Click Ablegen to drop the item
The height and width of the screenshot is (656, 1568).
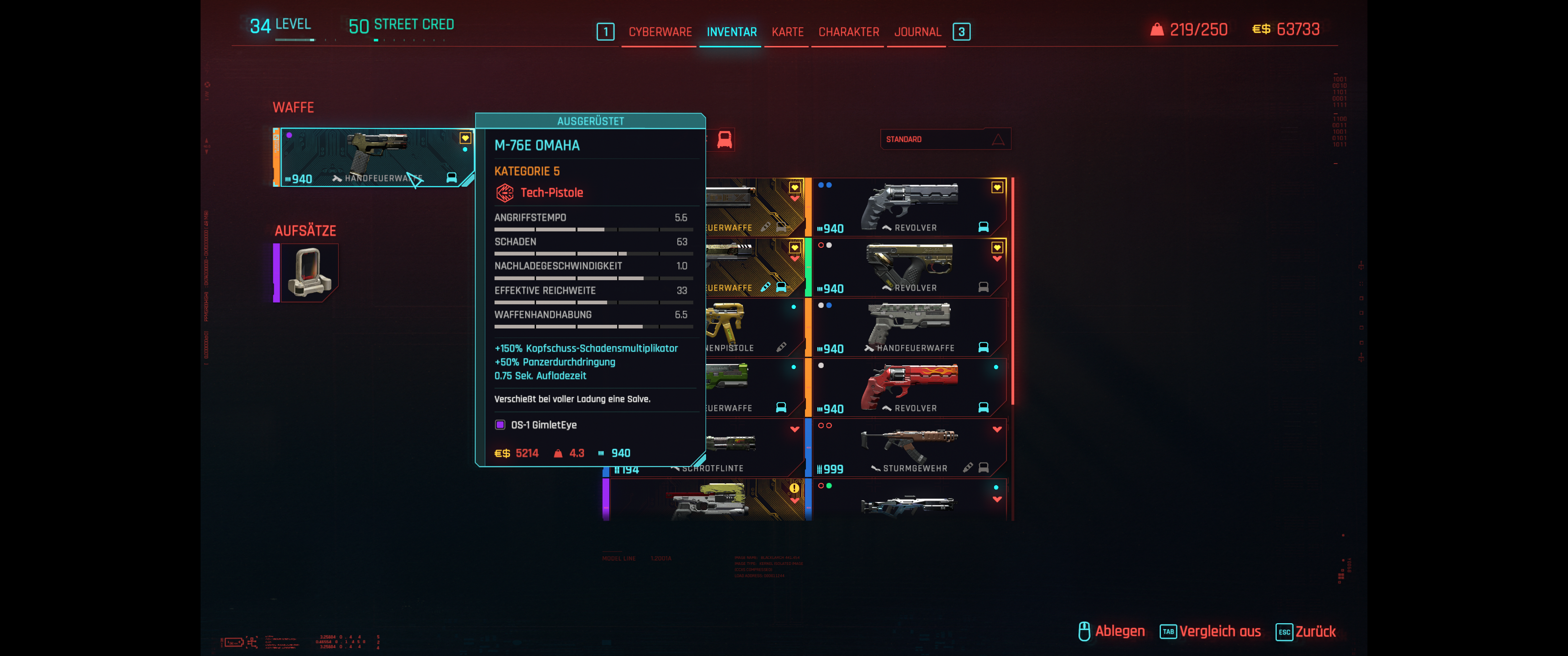click(x=1120, y=631)
